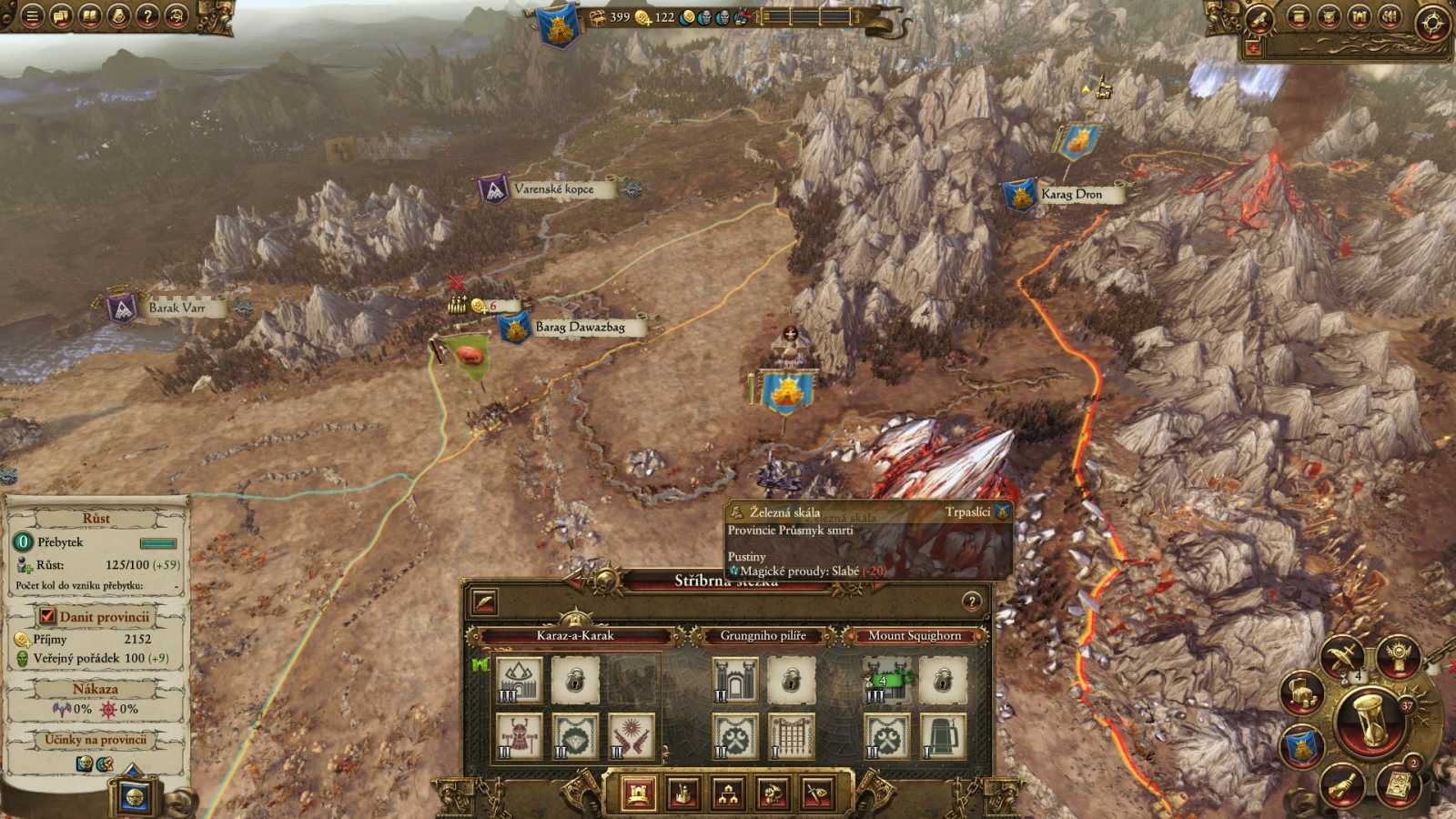Open the diplomacy speech-bubbles icon top left
1456x819 pixels.
59,14
